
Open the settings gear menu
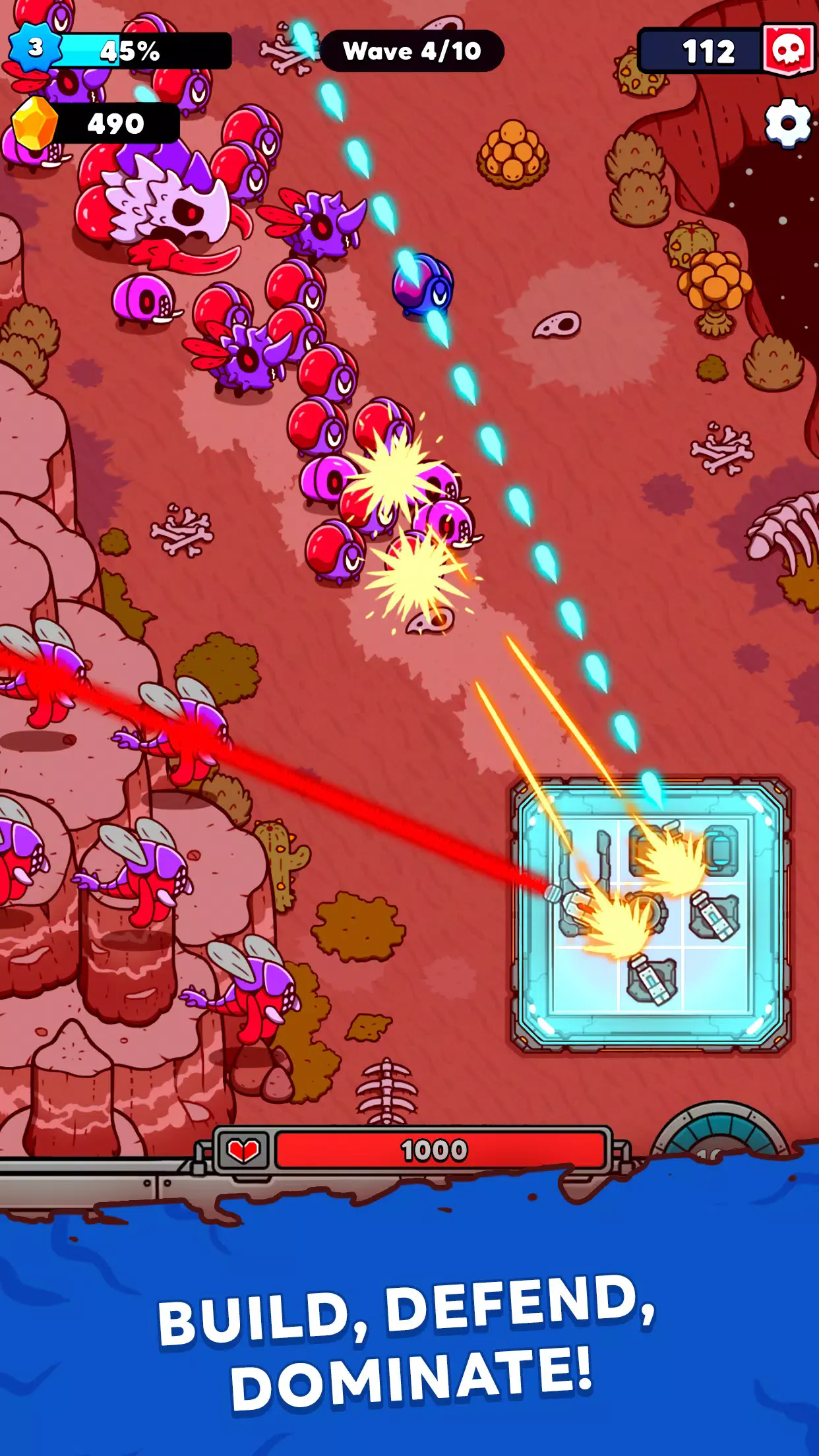point(787,122)
